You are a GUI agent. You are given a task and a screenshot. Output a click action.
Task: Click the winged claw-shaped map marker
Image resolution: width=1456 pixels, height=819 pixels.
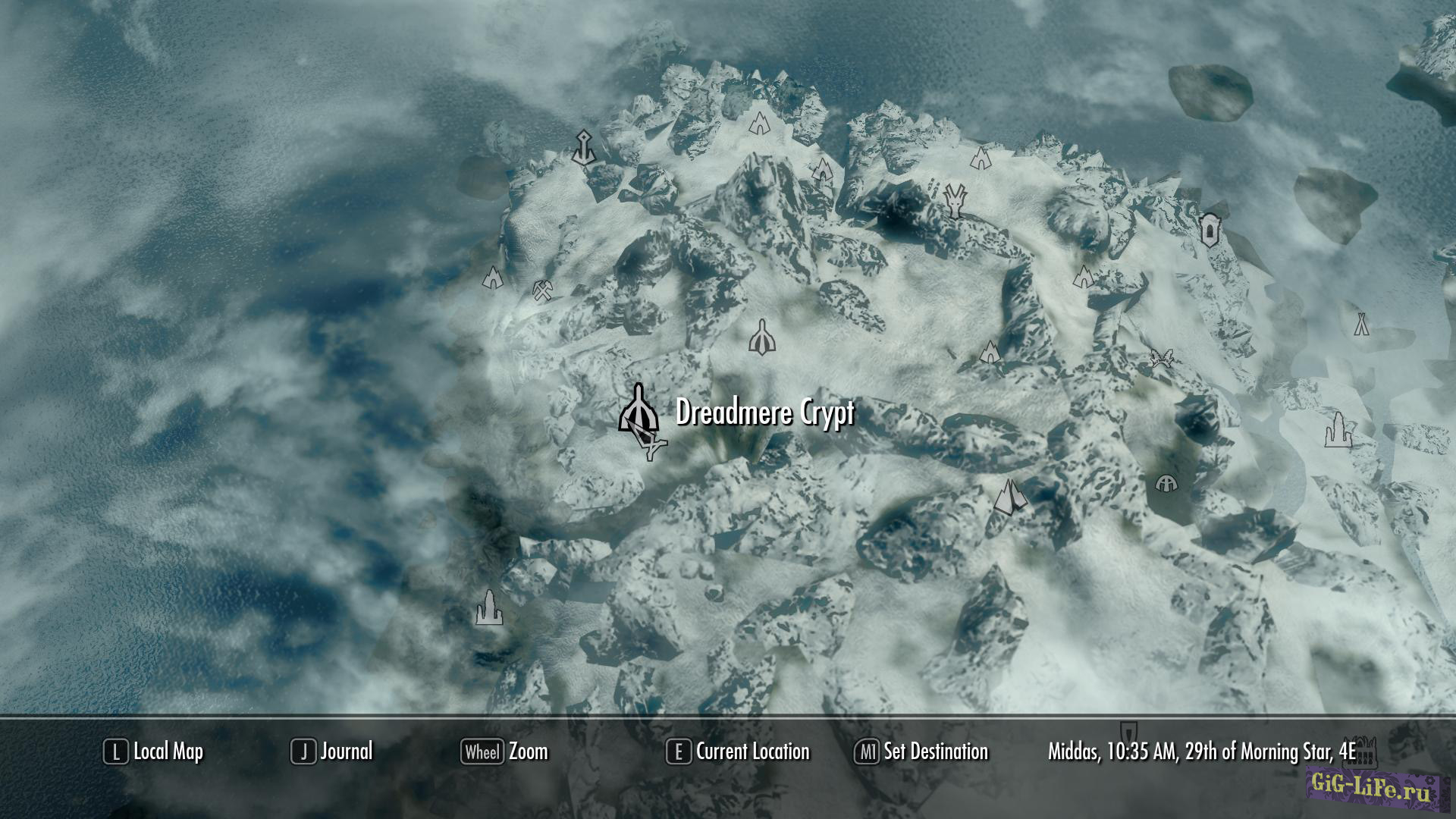1161,358
